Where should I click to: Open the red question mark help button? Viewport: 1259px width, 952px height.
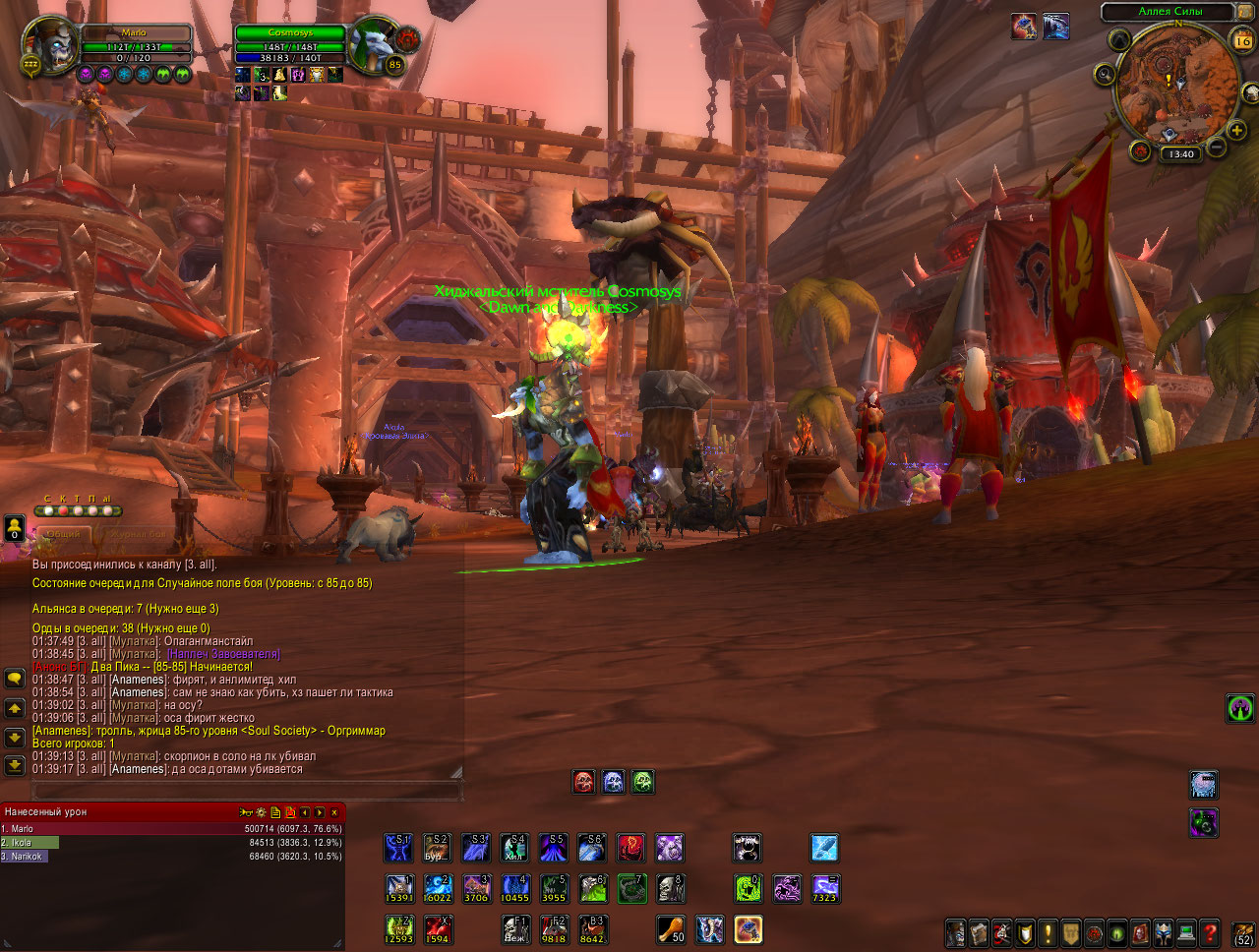[x=1211, y=932]
